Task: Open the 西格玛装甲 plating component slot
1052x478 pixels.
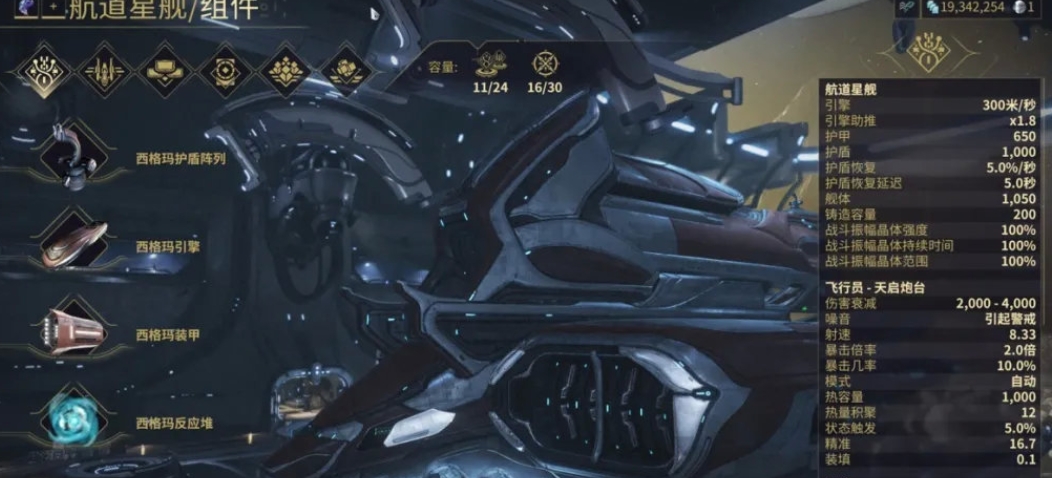Action: [76, 333]
